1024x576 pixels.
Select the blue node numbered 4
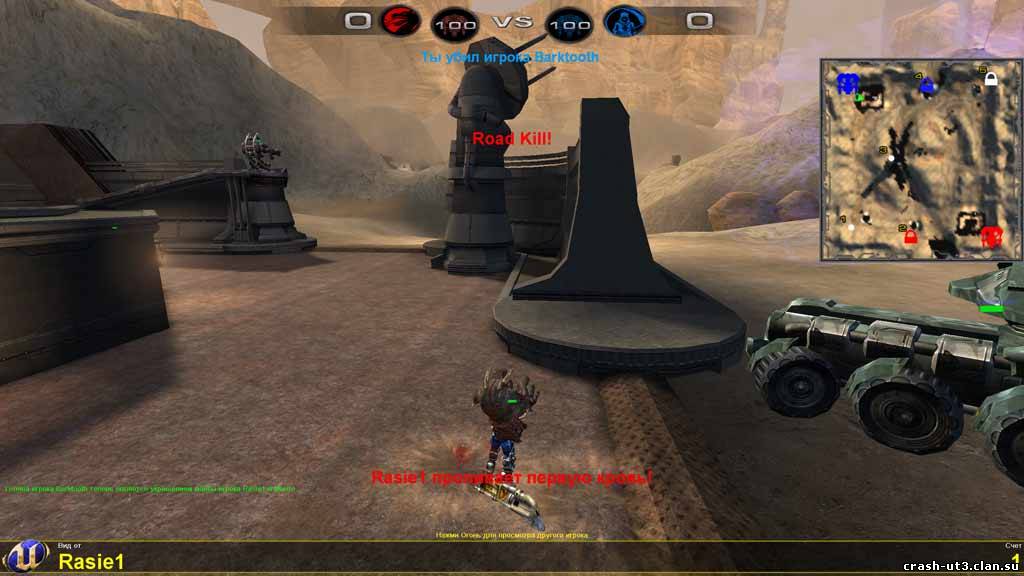tap(927, 85)
